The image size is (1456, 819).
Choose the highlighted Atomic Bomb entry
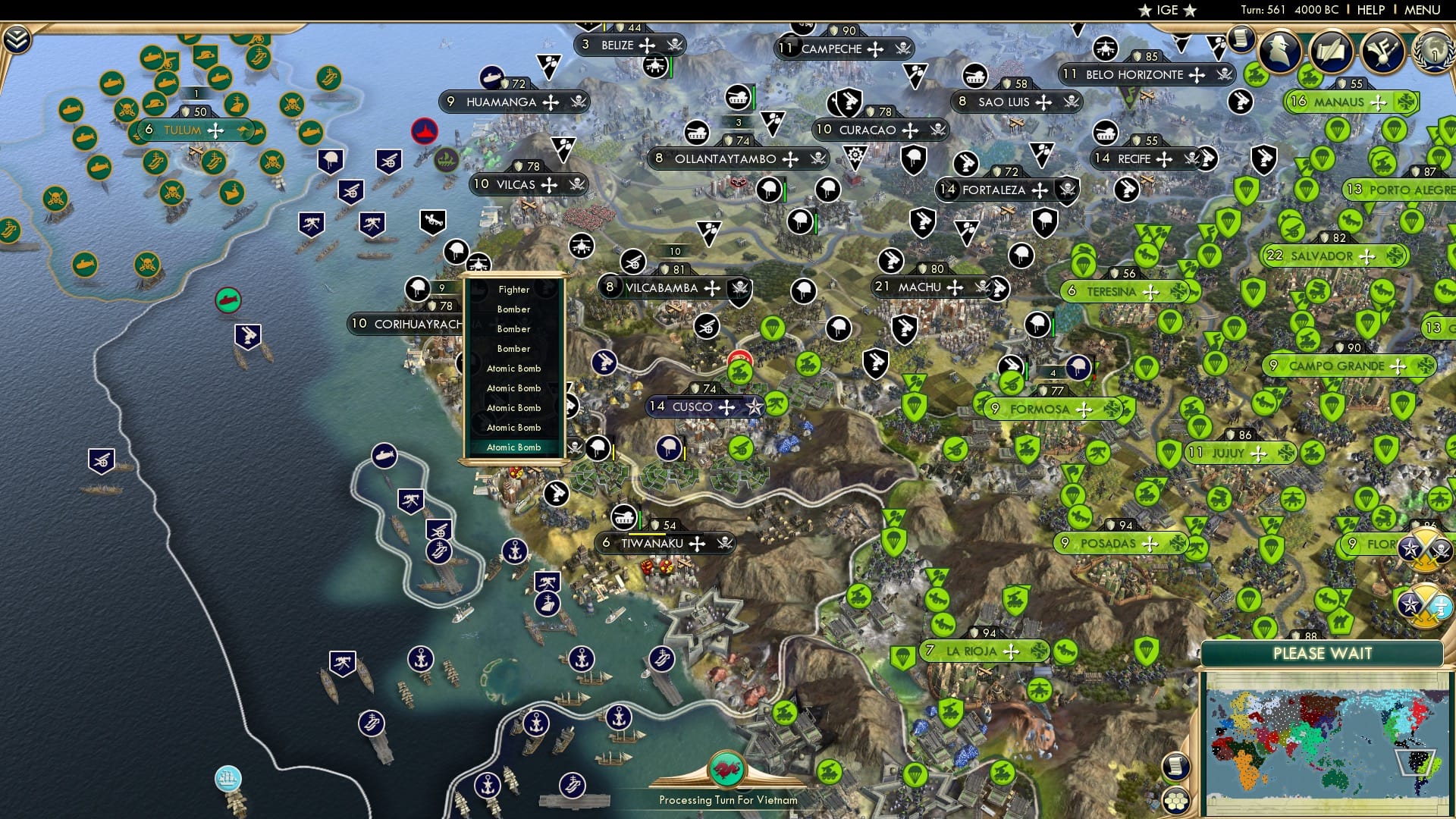513,447
